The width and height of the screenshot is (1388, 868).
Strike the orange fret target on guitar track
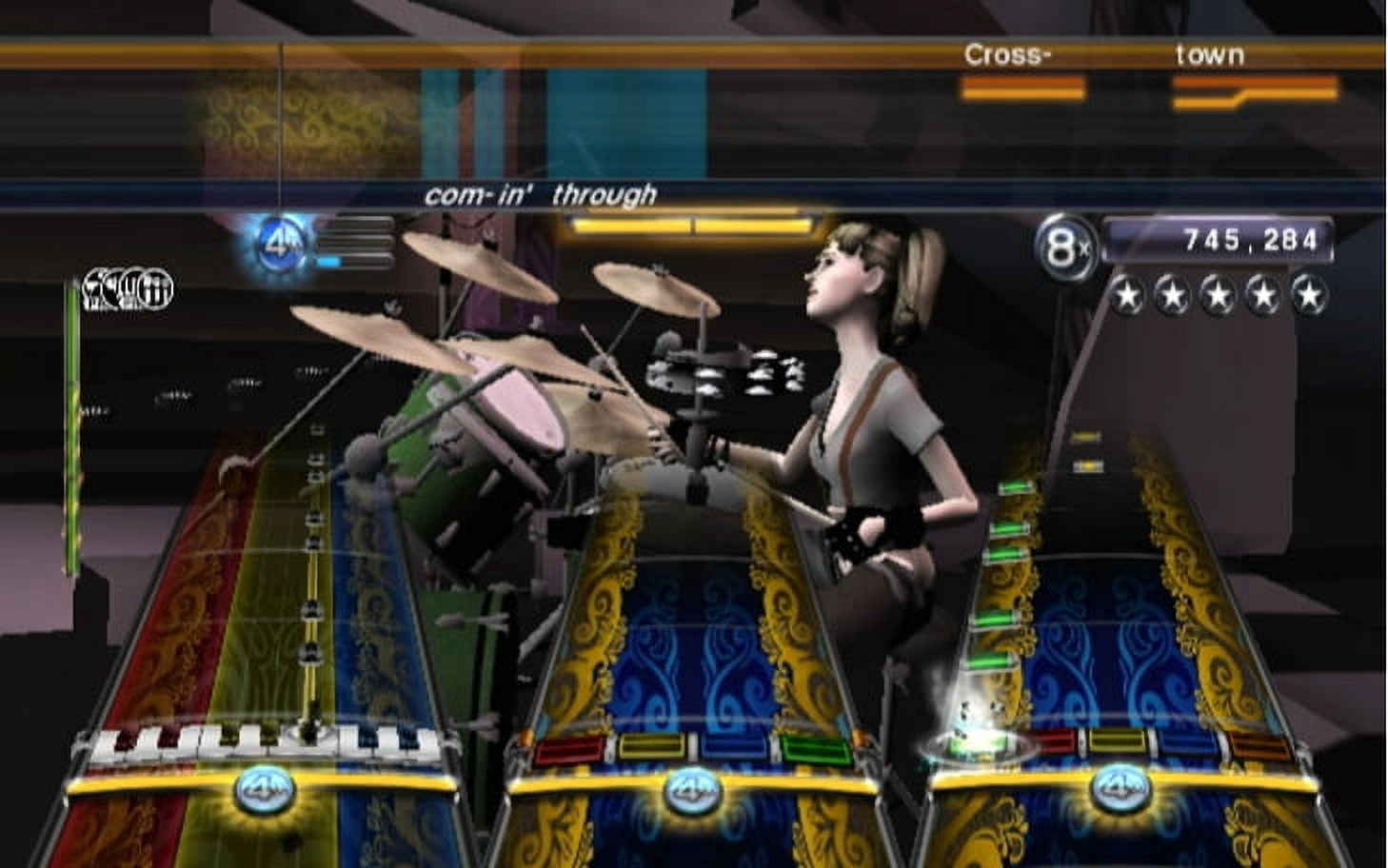(x=1260, y=745)
